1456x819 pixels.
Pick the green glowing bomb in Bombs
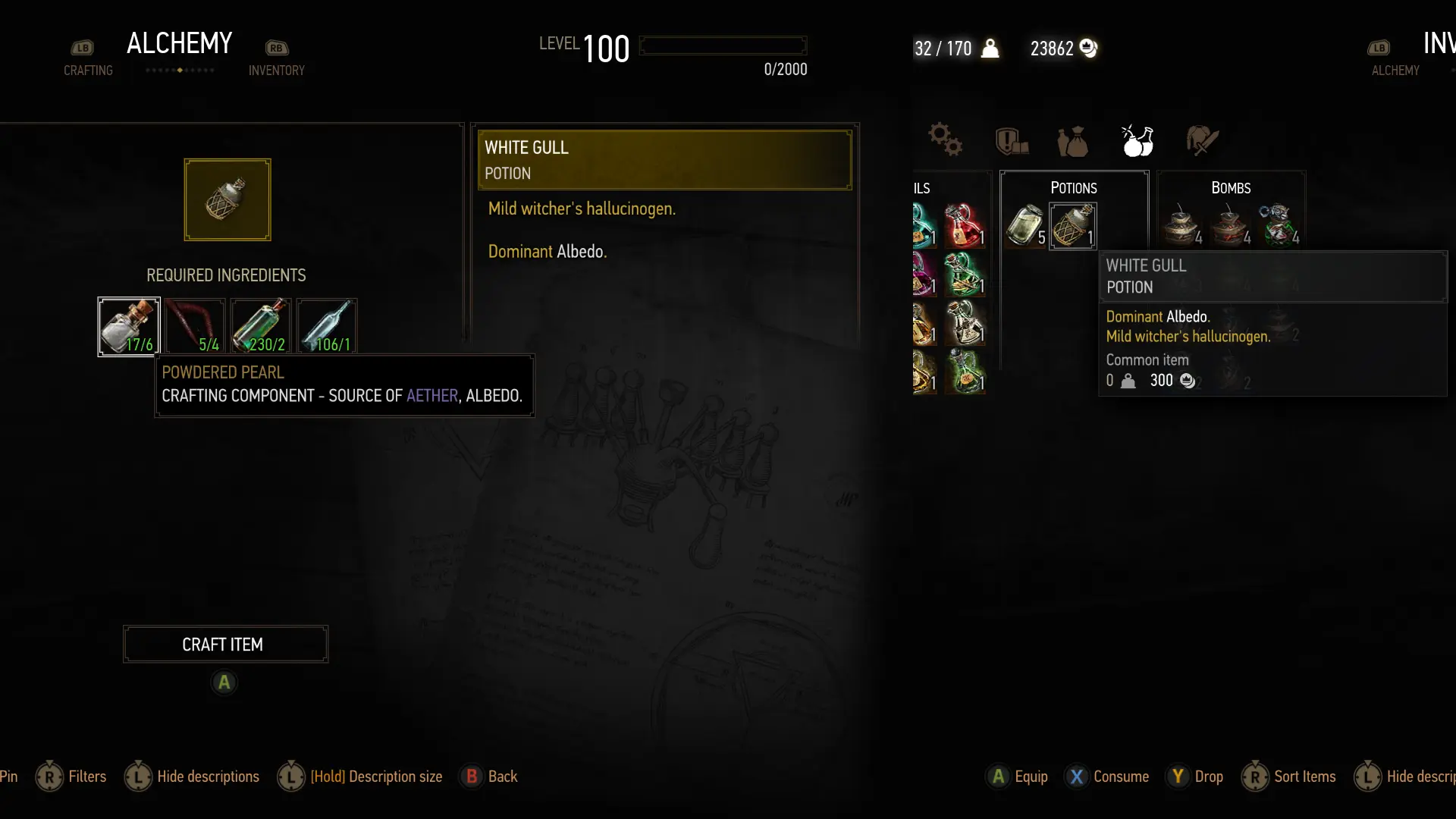[x=1279, y=225]
